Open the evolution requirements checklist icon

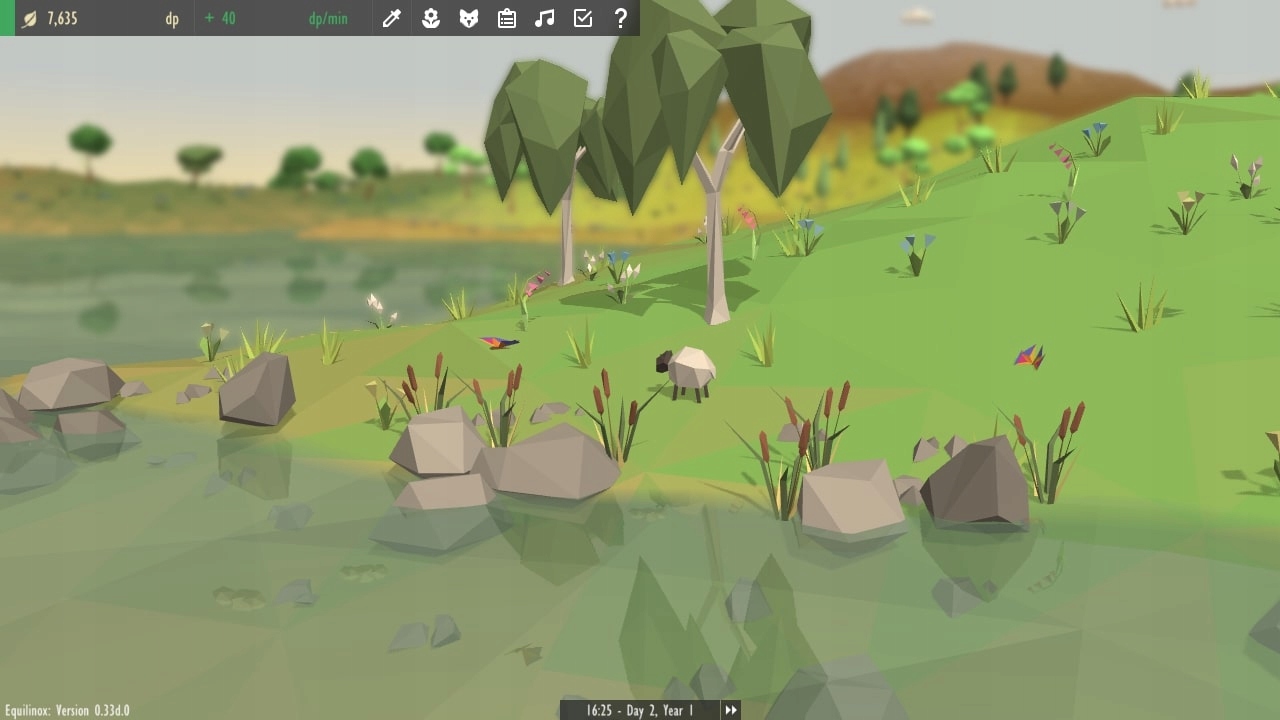coord(582,17)
